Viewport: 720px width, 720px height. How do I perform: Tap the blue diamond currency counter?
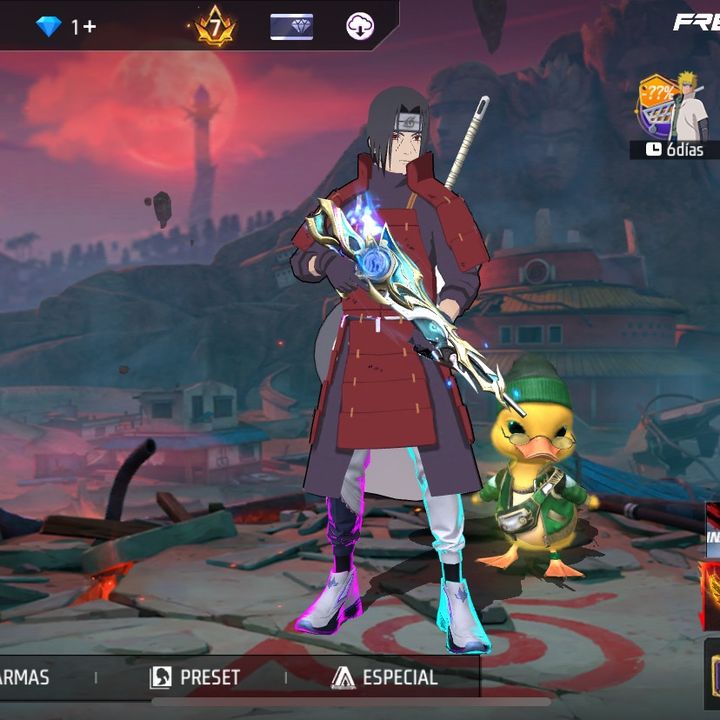[x=65, y=26]
